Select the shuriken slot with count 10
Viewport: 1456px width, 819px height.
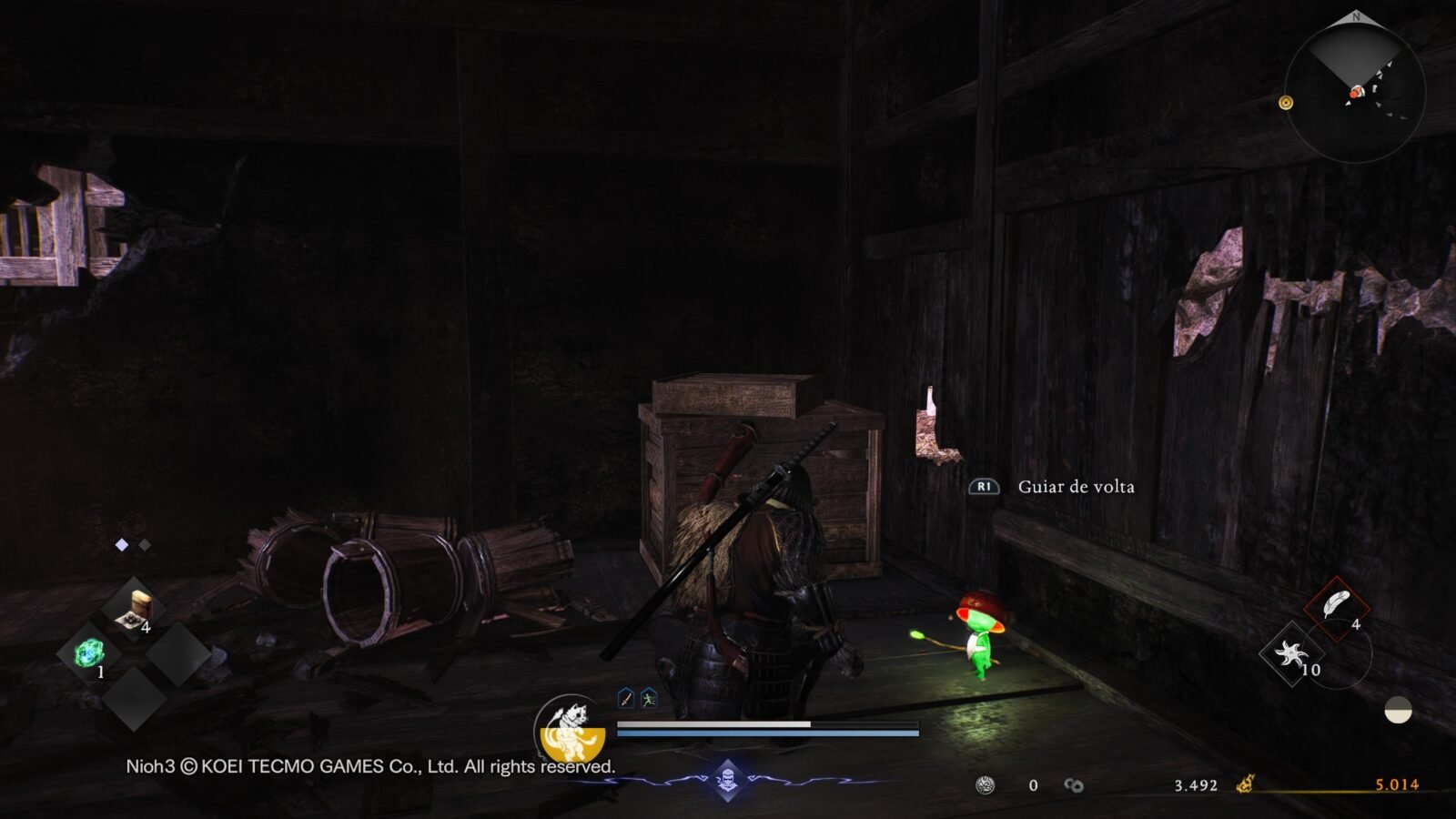(1292, 653)
